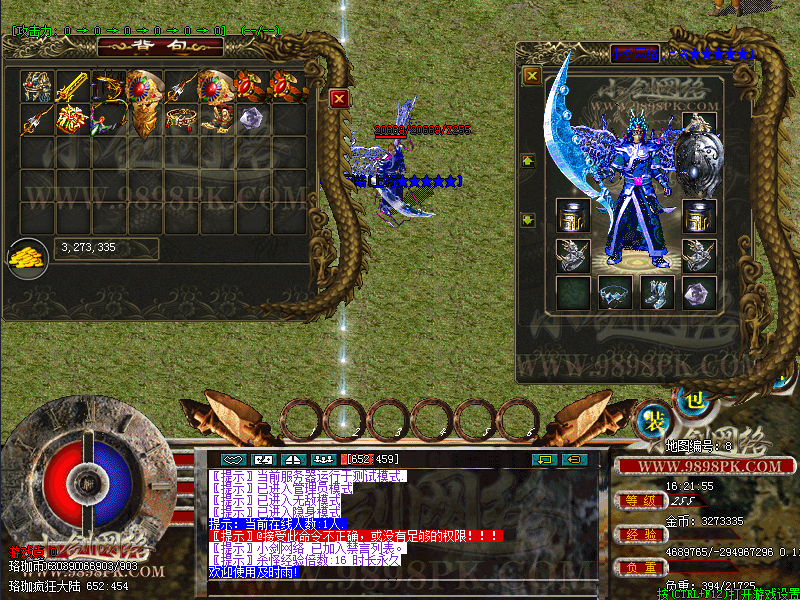Viewport: 800px width, 600px height.
Task: Click the green up arrow on equipment panel
Action: (x=528, y=161)
